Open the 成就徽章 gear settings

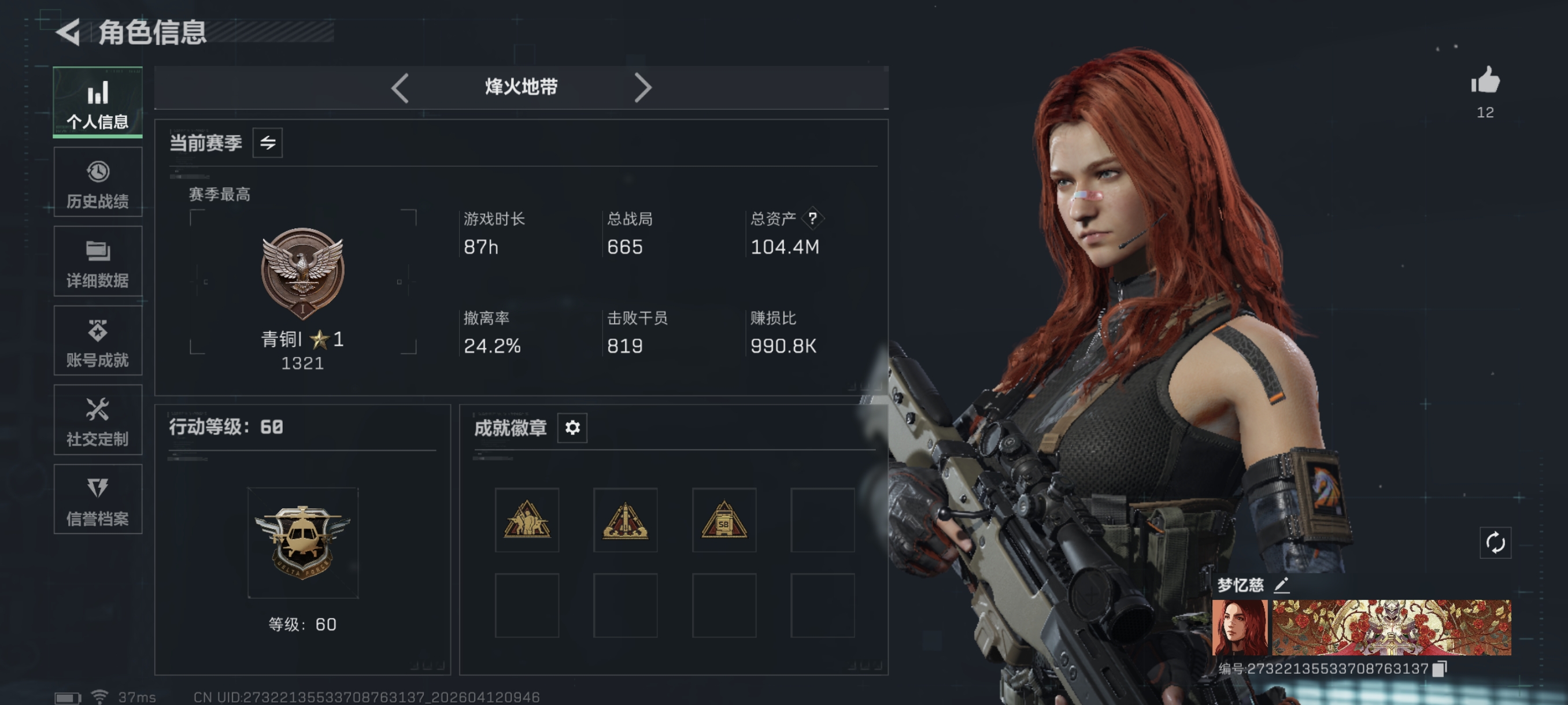572,428
